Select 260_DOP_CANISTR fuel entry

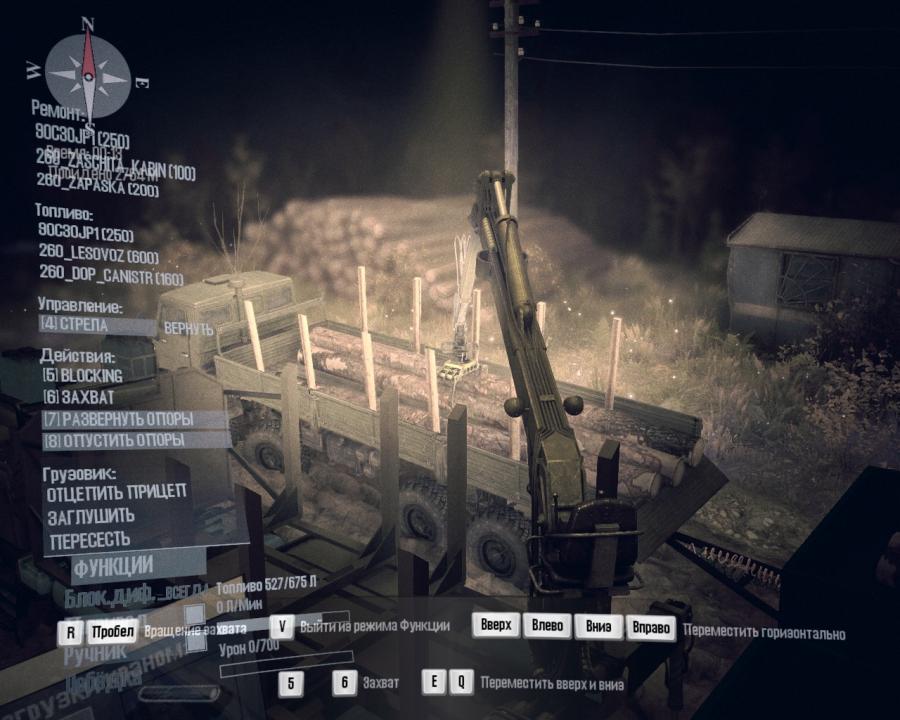[x=111, y=277]
